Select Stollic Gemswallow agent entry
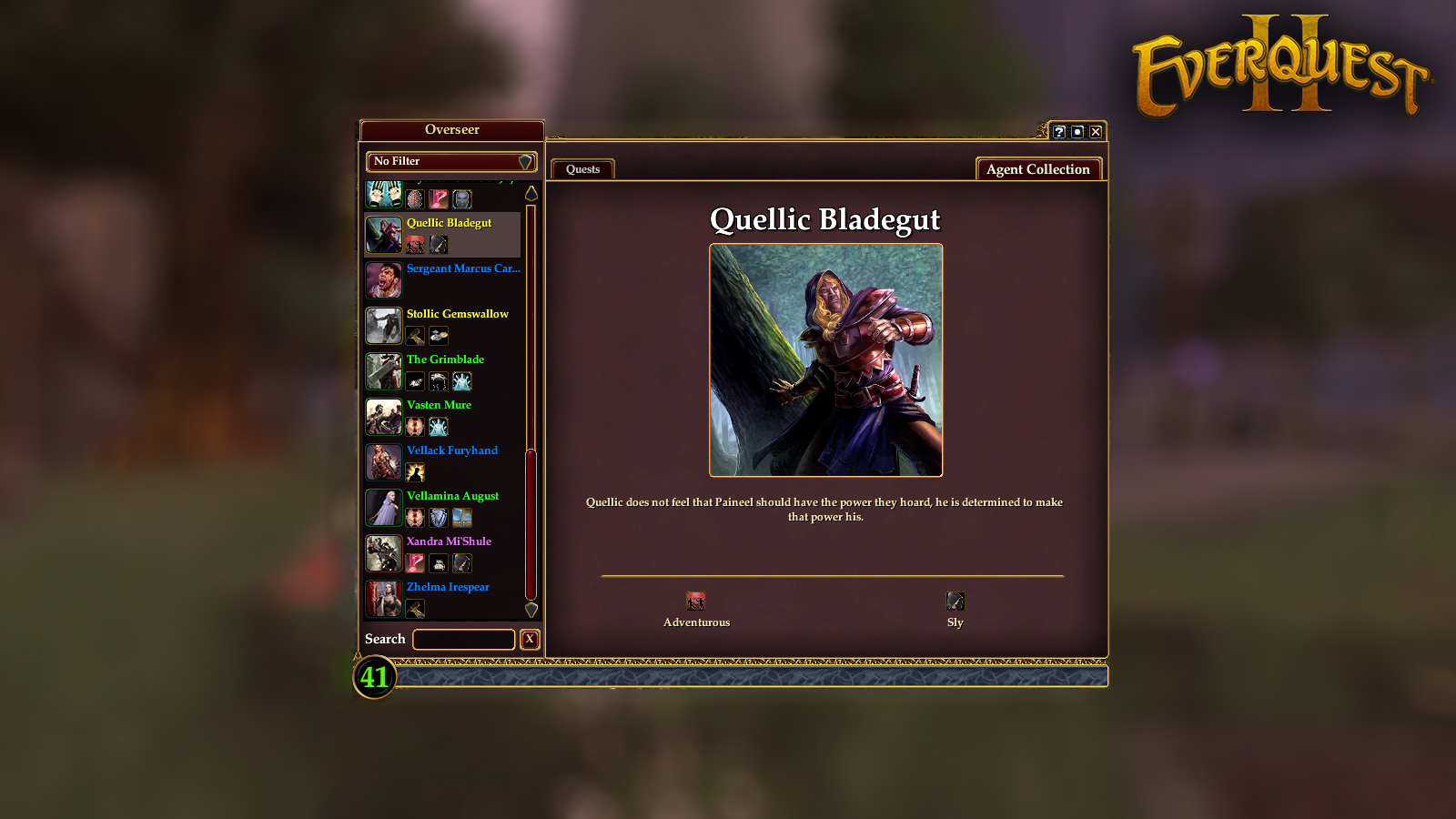 click(457, 314)
